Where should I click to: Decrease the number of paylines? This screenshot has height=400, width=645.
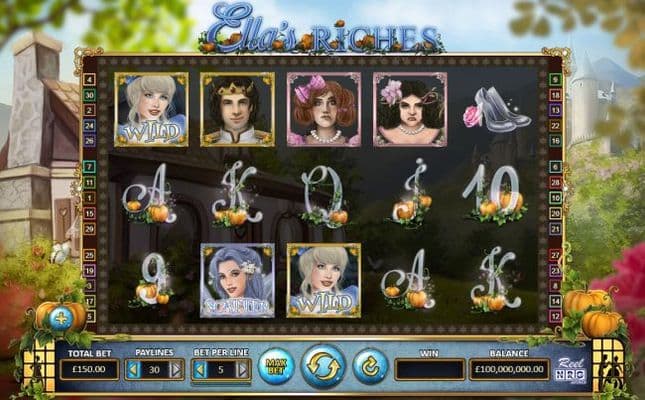[134, 370]
